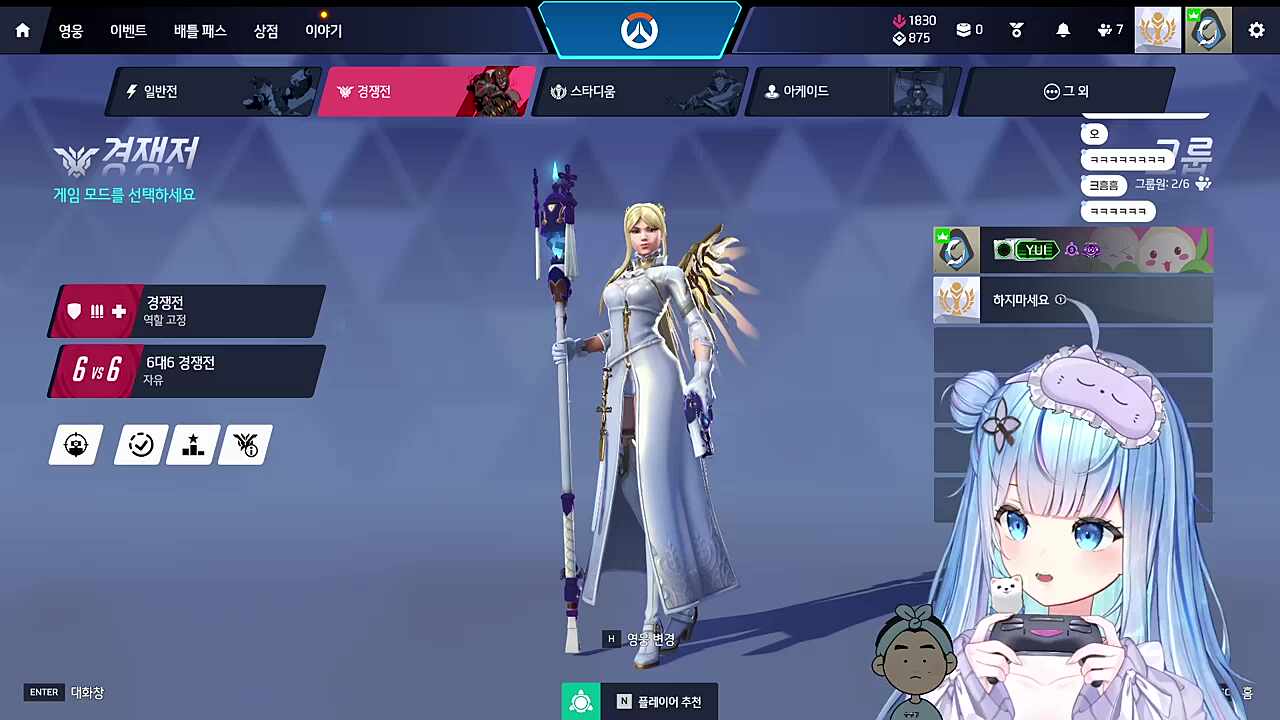Click the endorsement checkmark icon
Viewport: 1280px width, 720px height.
(x=140, y=444)
